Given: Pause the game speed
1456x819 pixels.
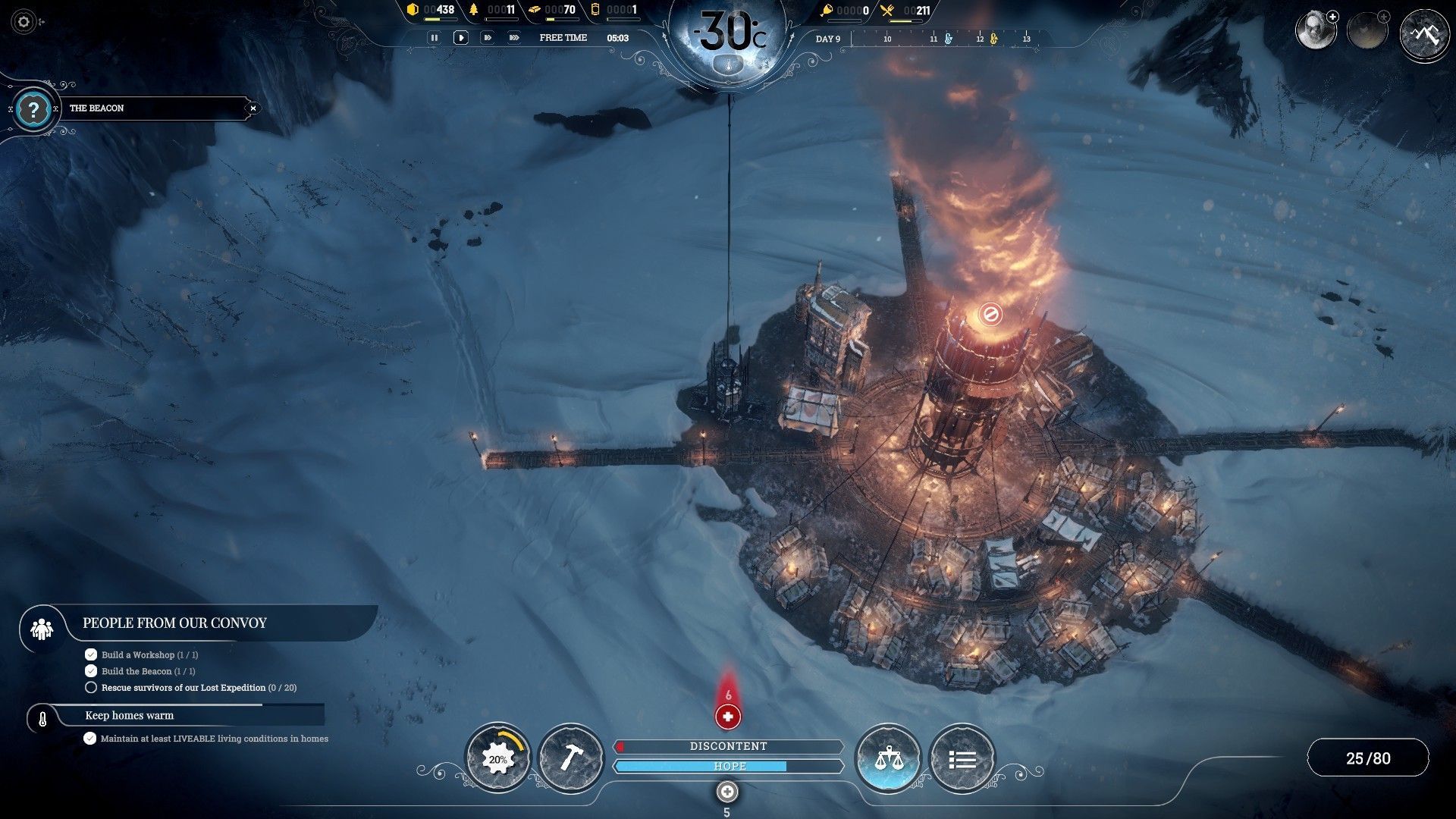Looking at the screenshot, I should point(434,37).
